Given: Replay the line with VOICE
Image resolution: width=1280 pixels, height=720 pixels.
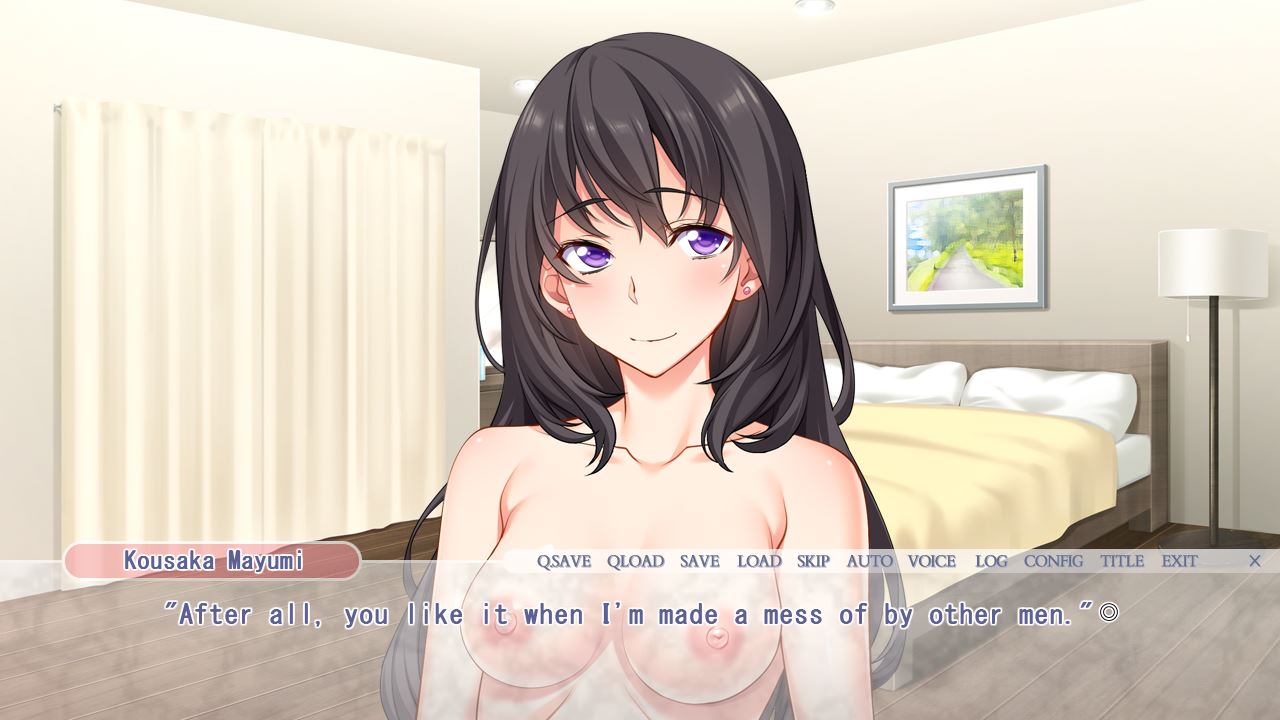Looking at the screenshot, I should (932, 561).
